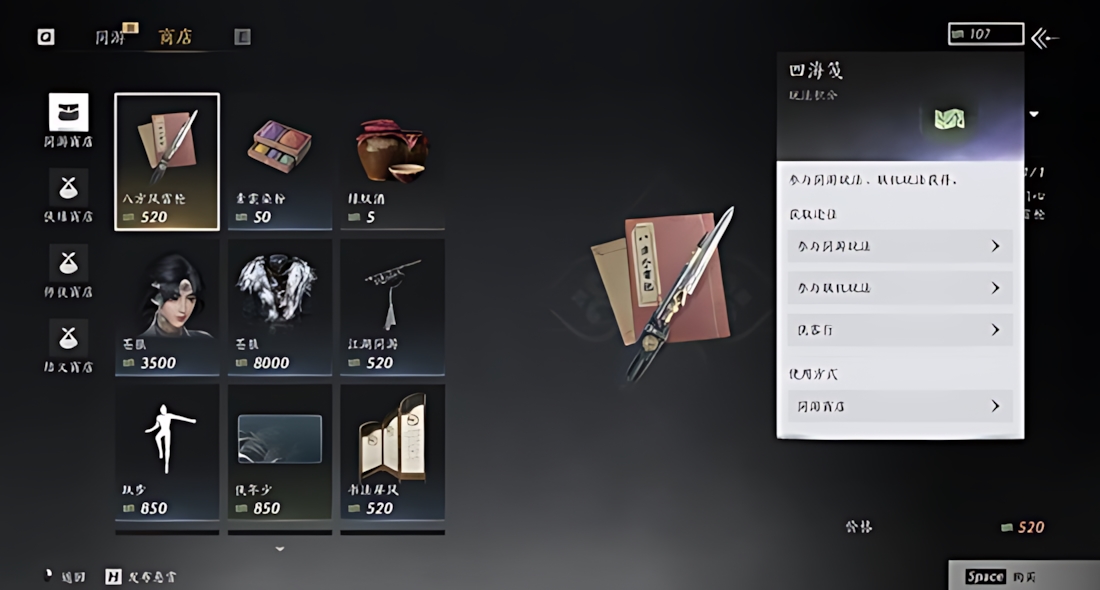Open the top tab with the gold badge

pyautogui.click(x=113, y=37)
